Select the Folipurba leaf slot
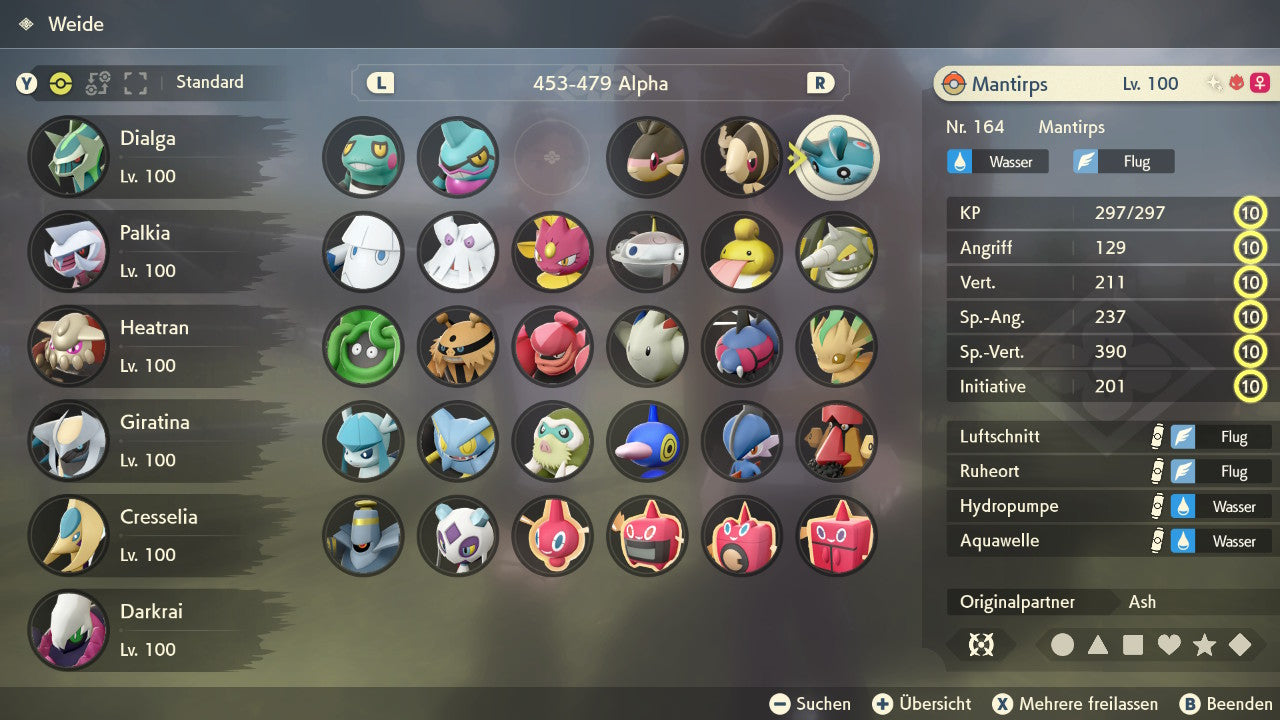This screenshot has height=720, width=1280. [837, 346]
